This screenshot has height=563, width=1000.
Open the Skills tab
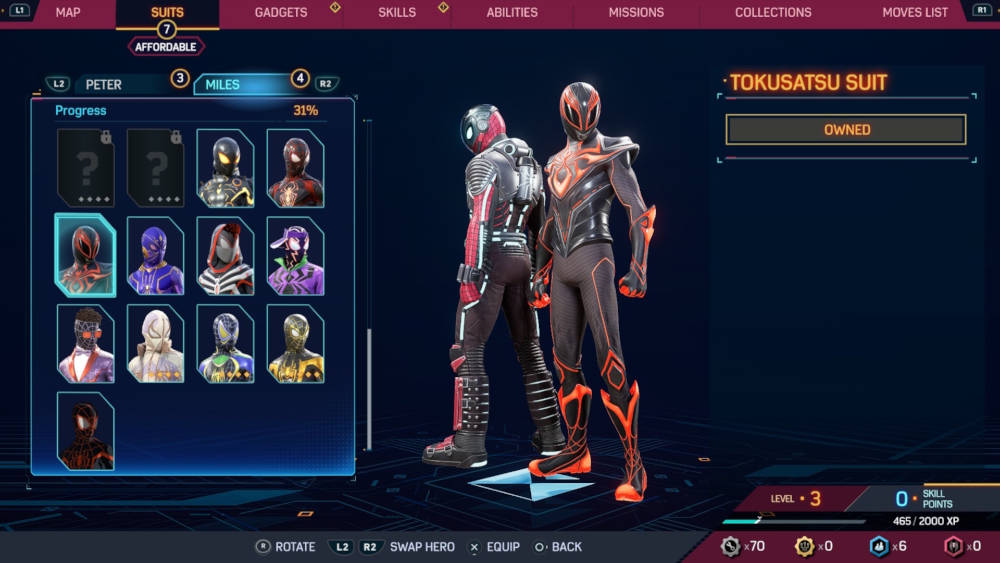(x=397, y=13)
